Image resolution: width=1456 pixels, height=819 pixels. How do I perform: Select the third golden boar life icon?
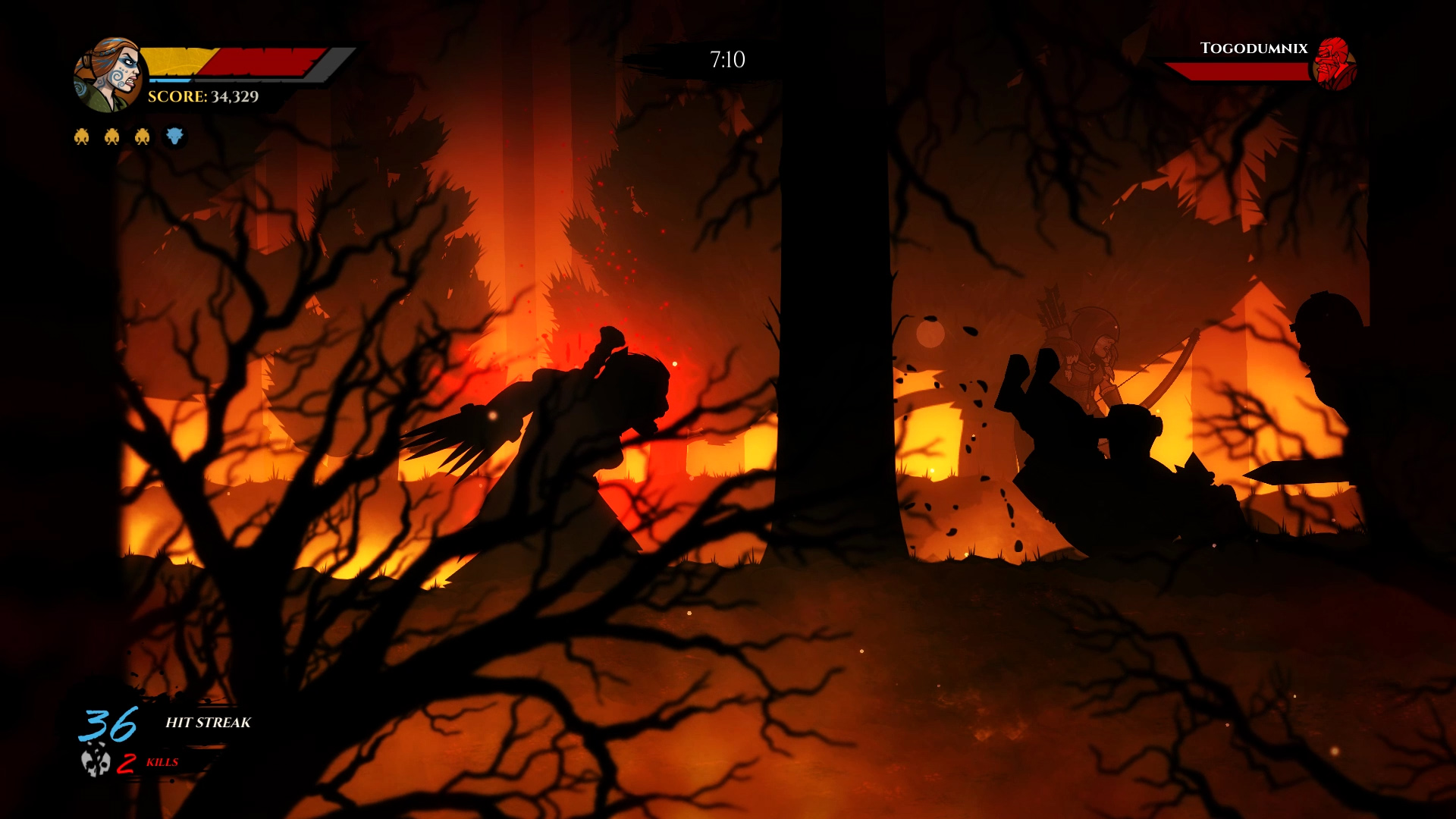(x=143, y=136)
